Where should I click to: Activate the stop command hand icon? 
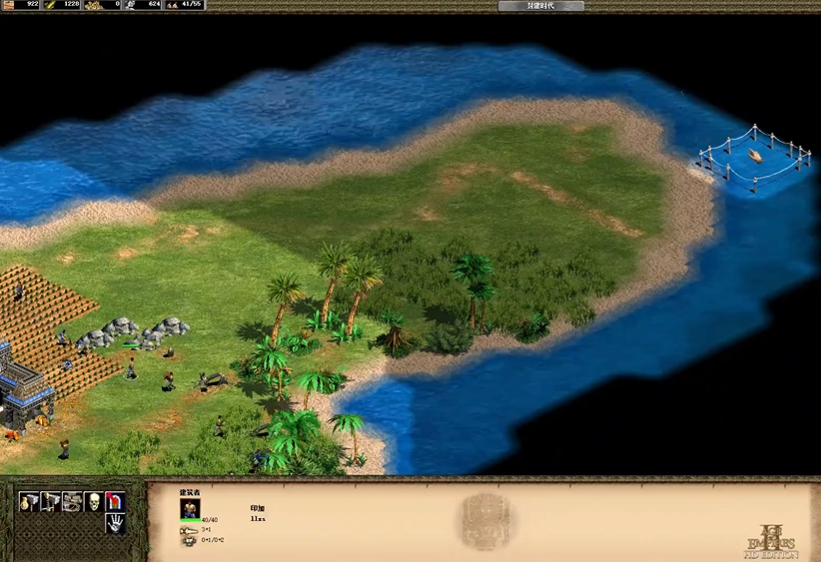[116, 523]
